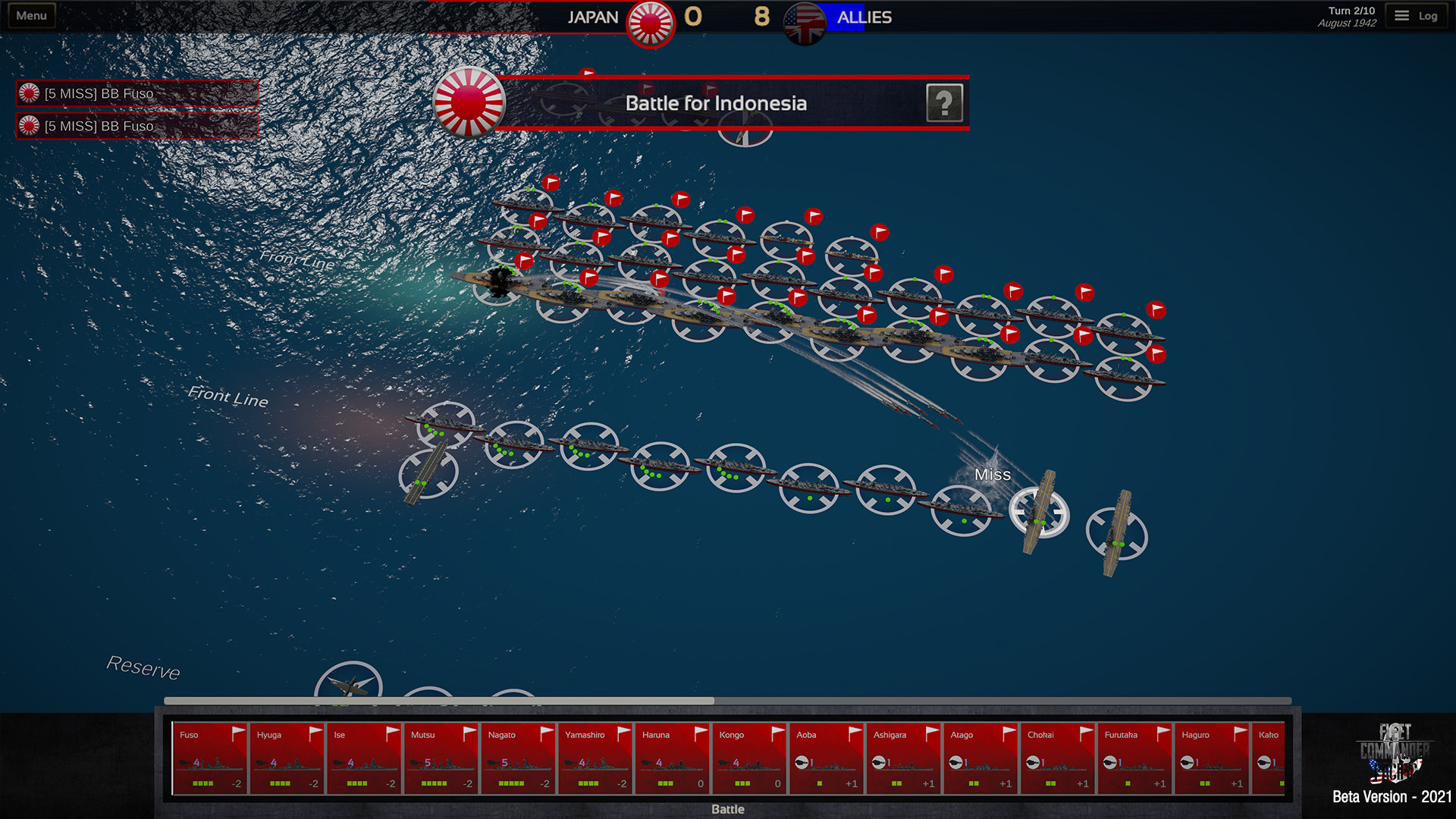Select the flag icon on the Haruna card
The height and width of the screenshot is (819, 1456).
pyautogui.click(x=701, y=732)
